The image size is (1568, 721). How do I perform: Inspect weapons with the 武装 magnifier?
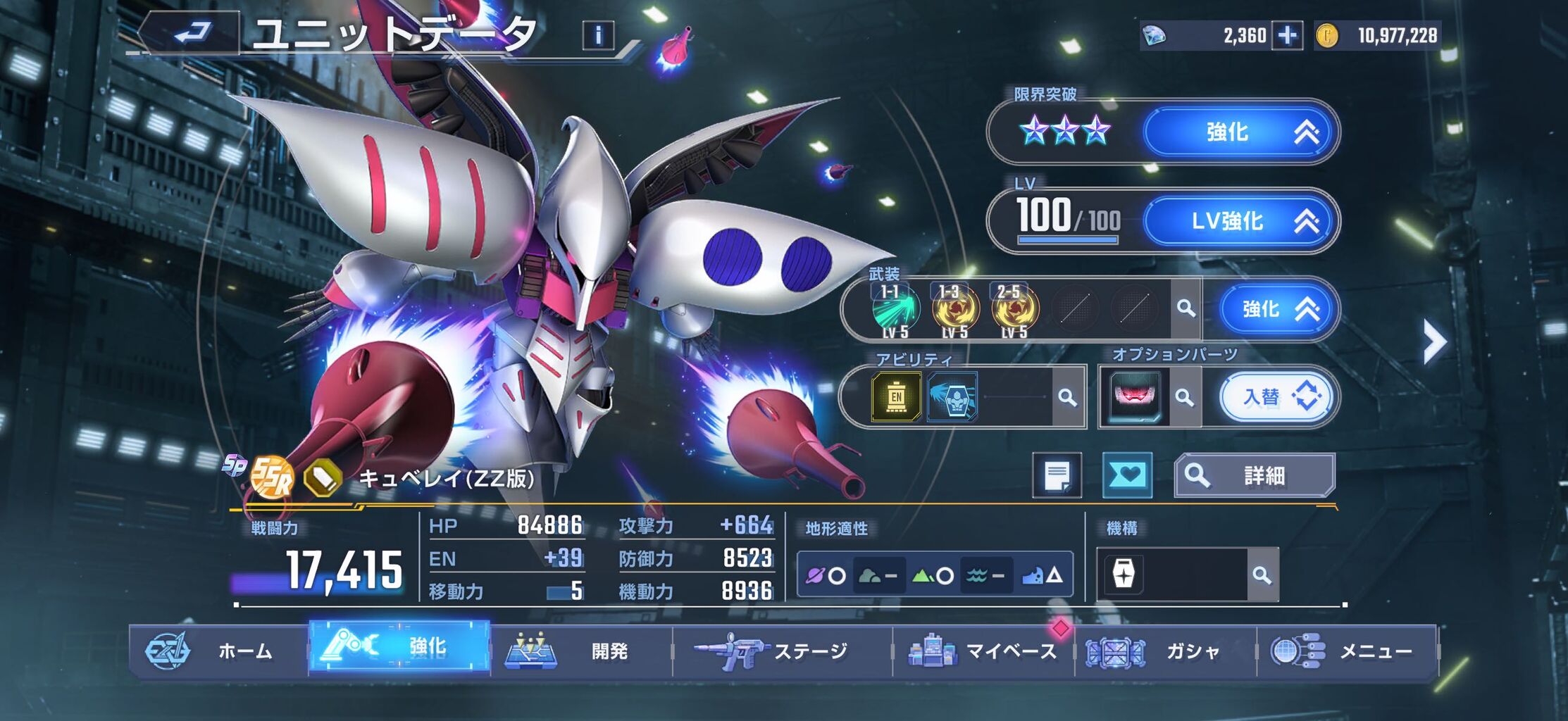pos(1186,309)
